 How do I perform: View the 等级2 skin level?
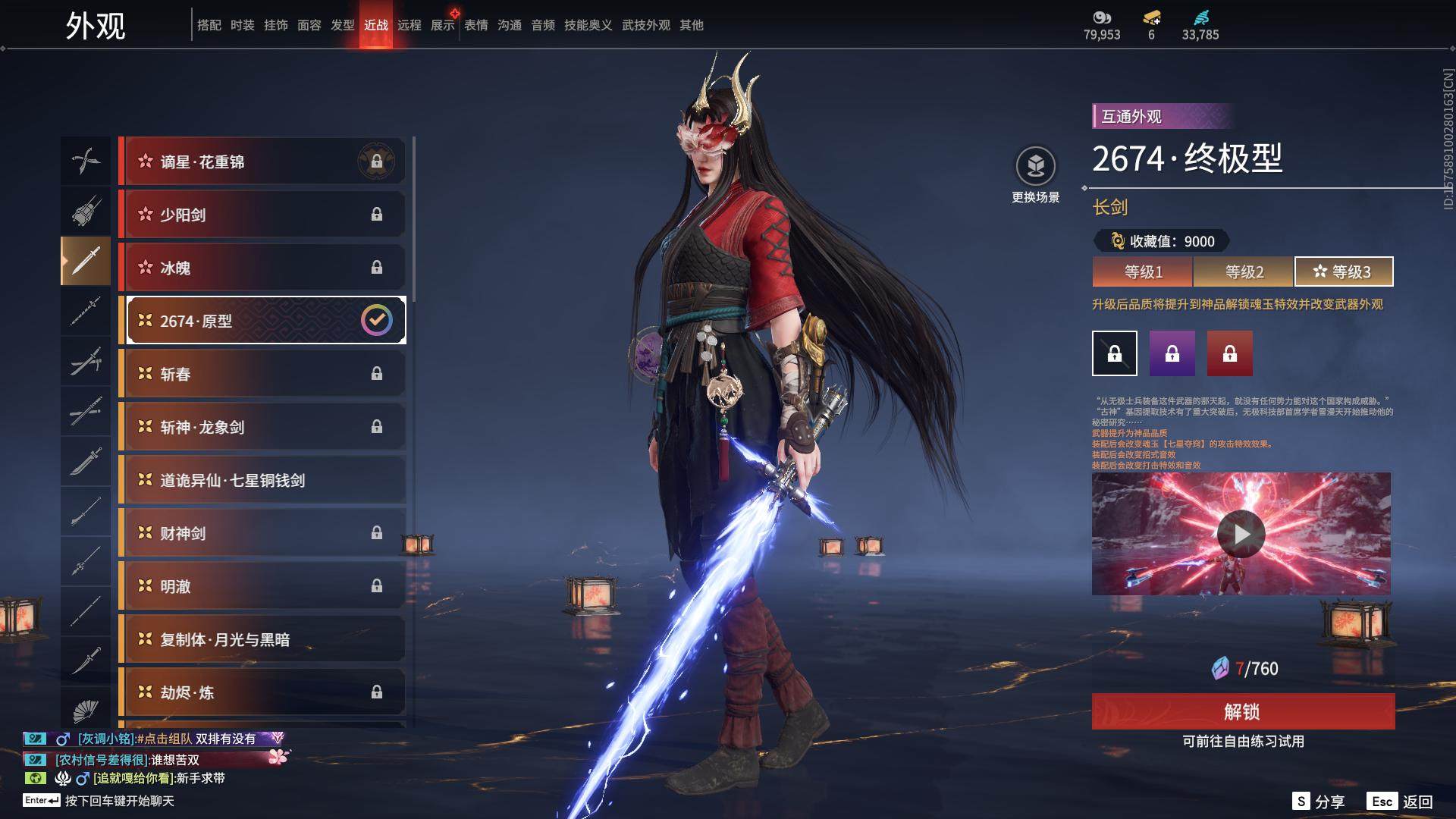1244,271
